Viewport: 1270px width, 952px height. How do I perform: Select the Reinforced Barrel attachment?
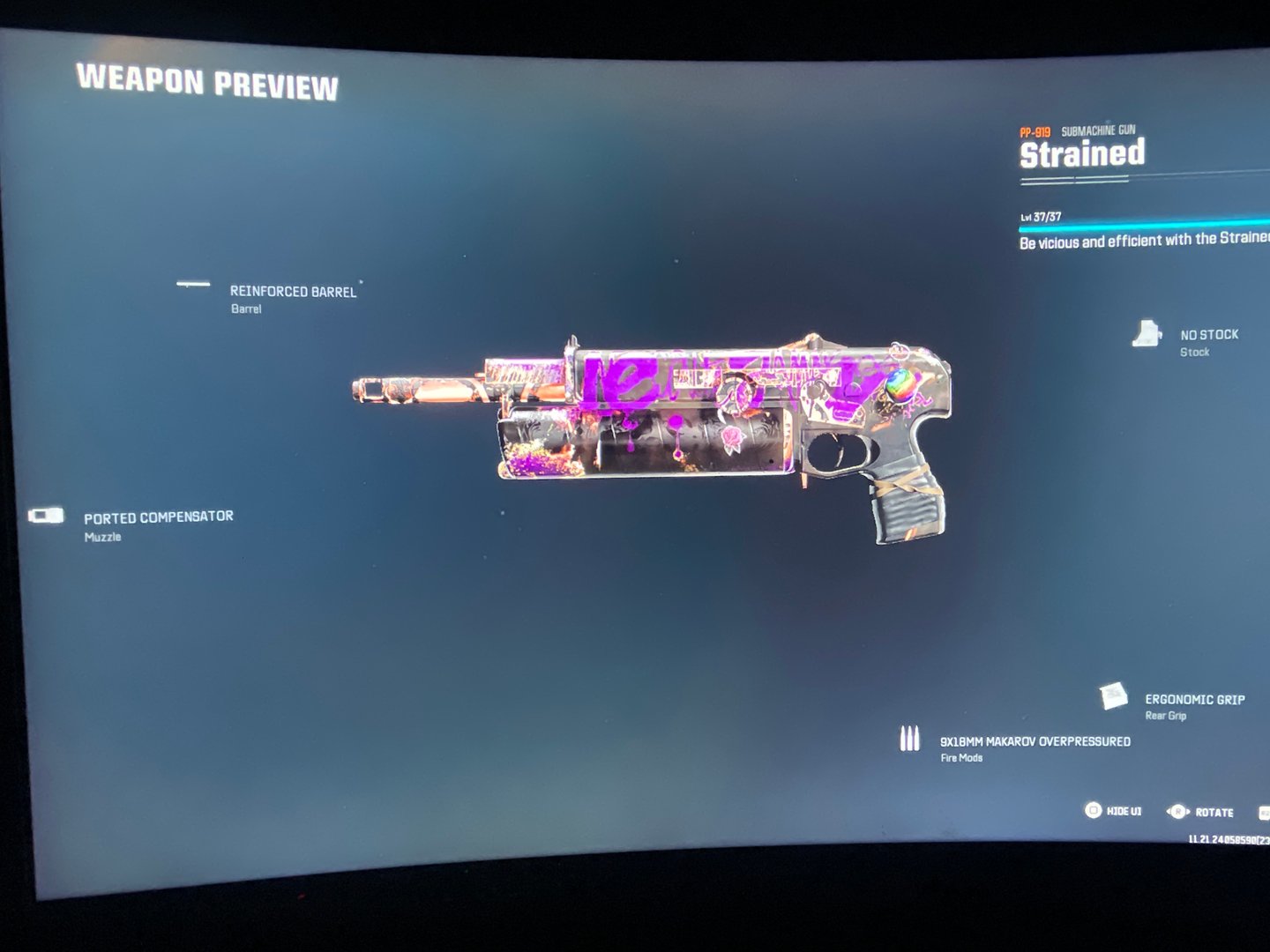292,292
